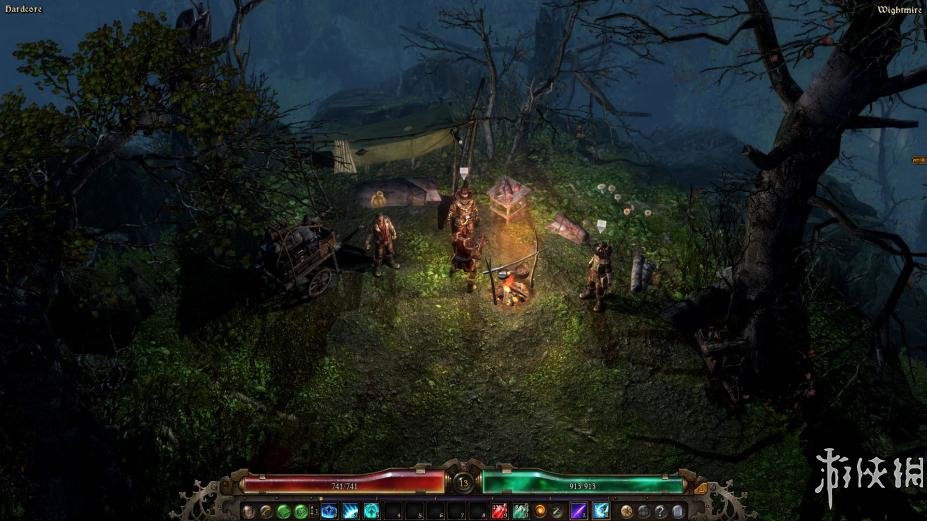
Task: Click the orange marker at right screen edge
Action: point(919,159)
